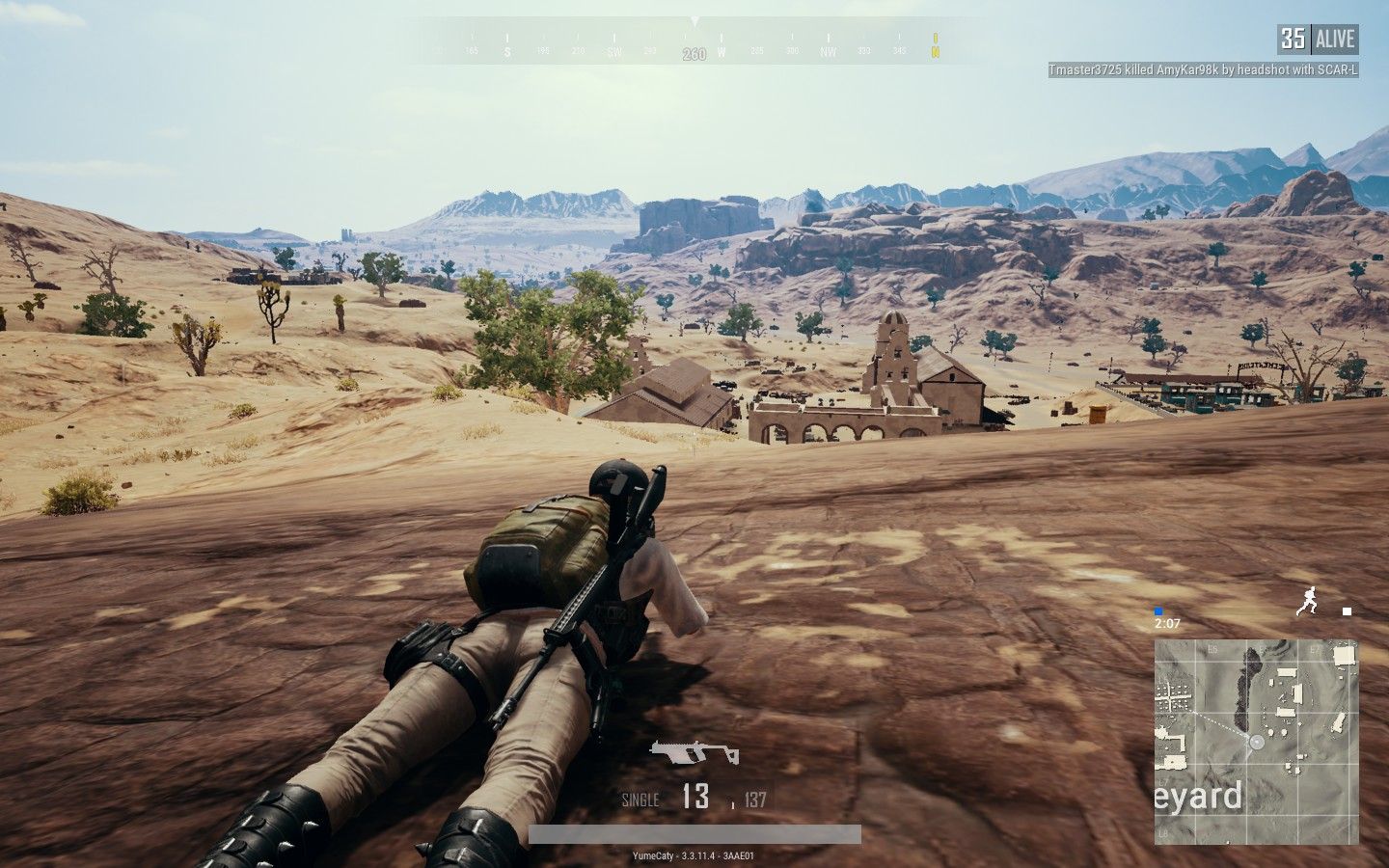
Task: Click the 35 ALIVE counter badge
Action: [1318, 39]
